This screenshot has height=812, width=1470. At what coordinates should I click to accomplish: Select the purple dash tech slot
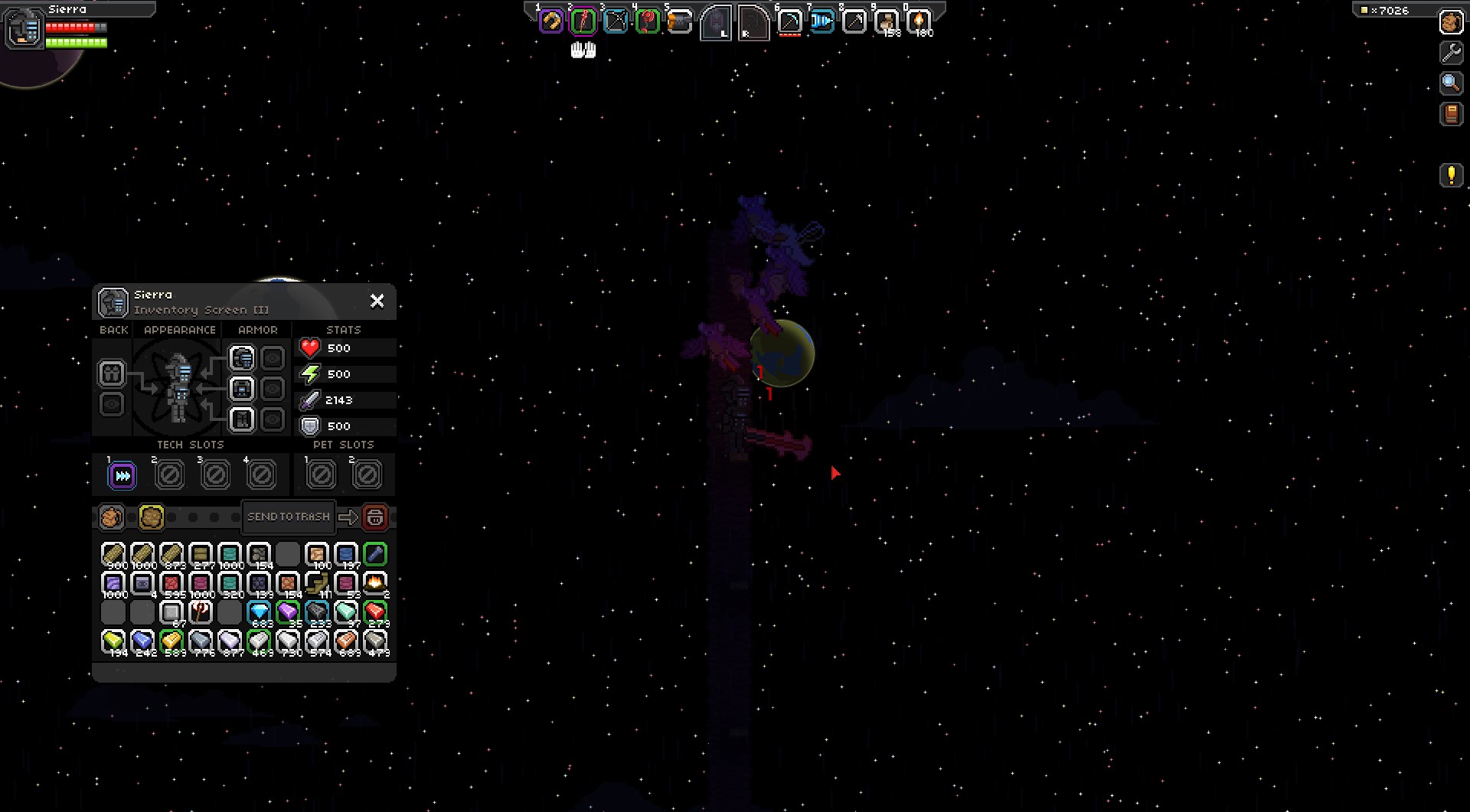(x=122, y=476)
